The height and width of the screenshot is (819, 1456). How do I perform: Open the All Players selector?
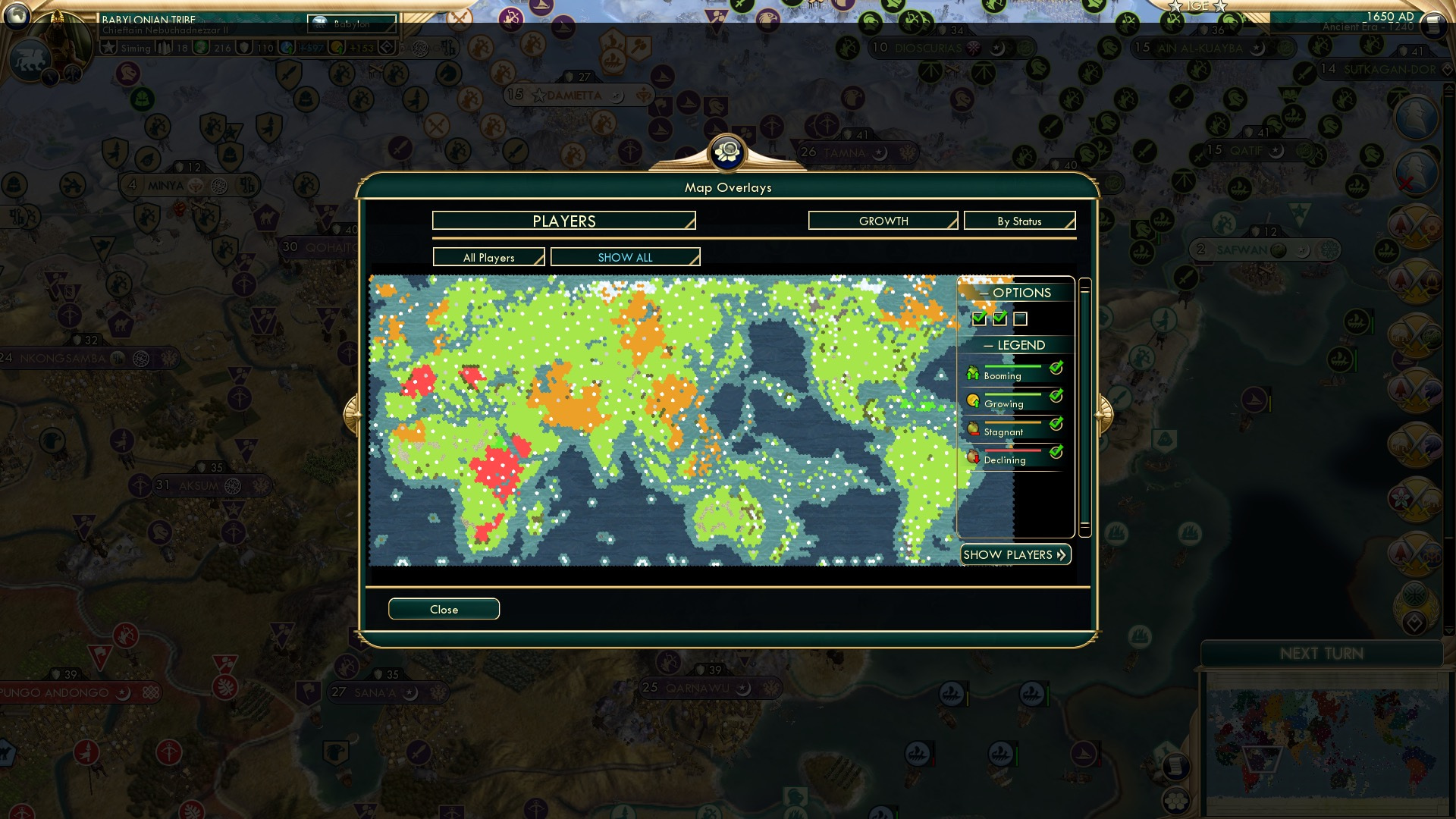coord(488,257)
